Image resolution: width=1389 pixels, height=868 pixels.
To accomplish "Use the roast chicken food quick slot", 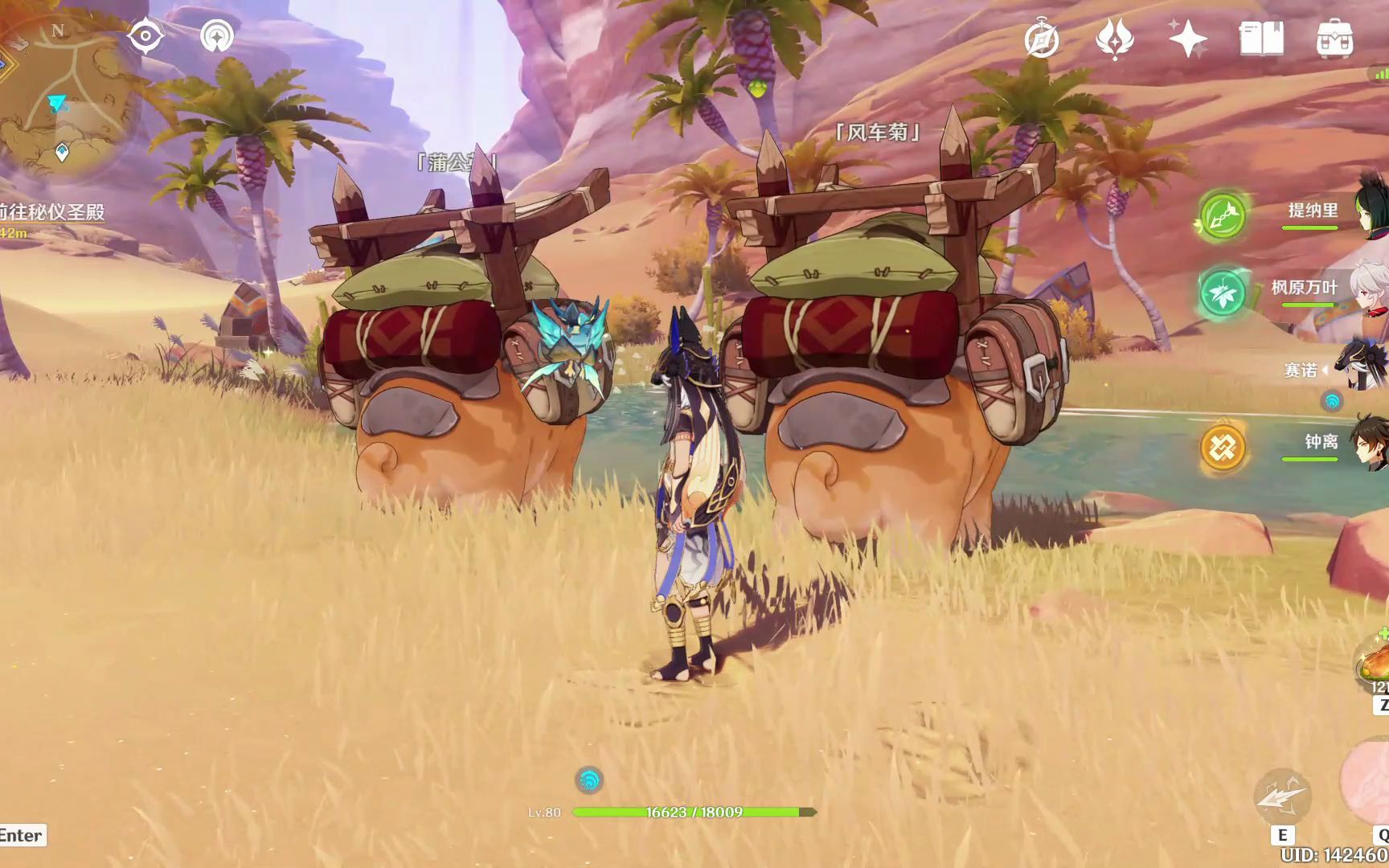I will pyautogui.click(x=1373, y=665).
